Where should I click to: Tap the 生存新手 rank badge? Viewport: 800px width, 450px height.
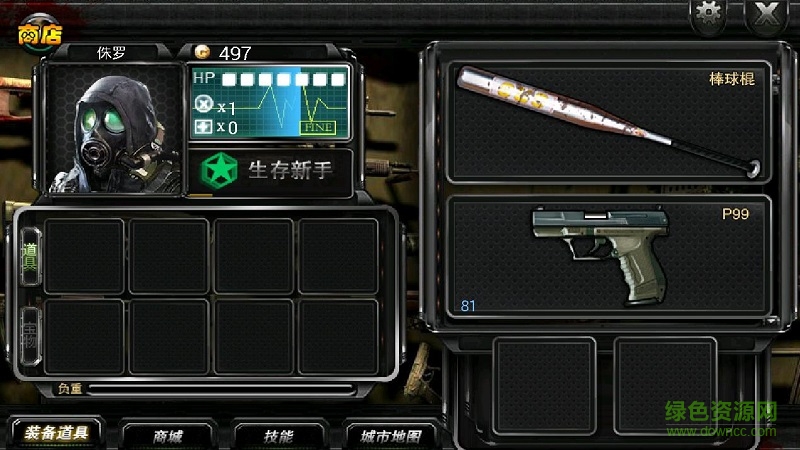pos(270,171)
